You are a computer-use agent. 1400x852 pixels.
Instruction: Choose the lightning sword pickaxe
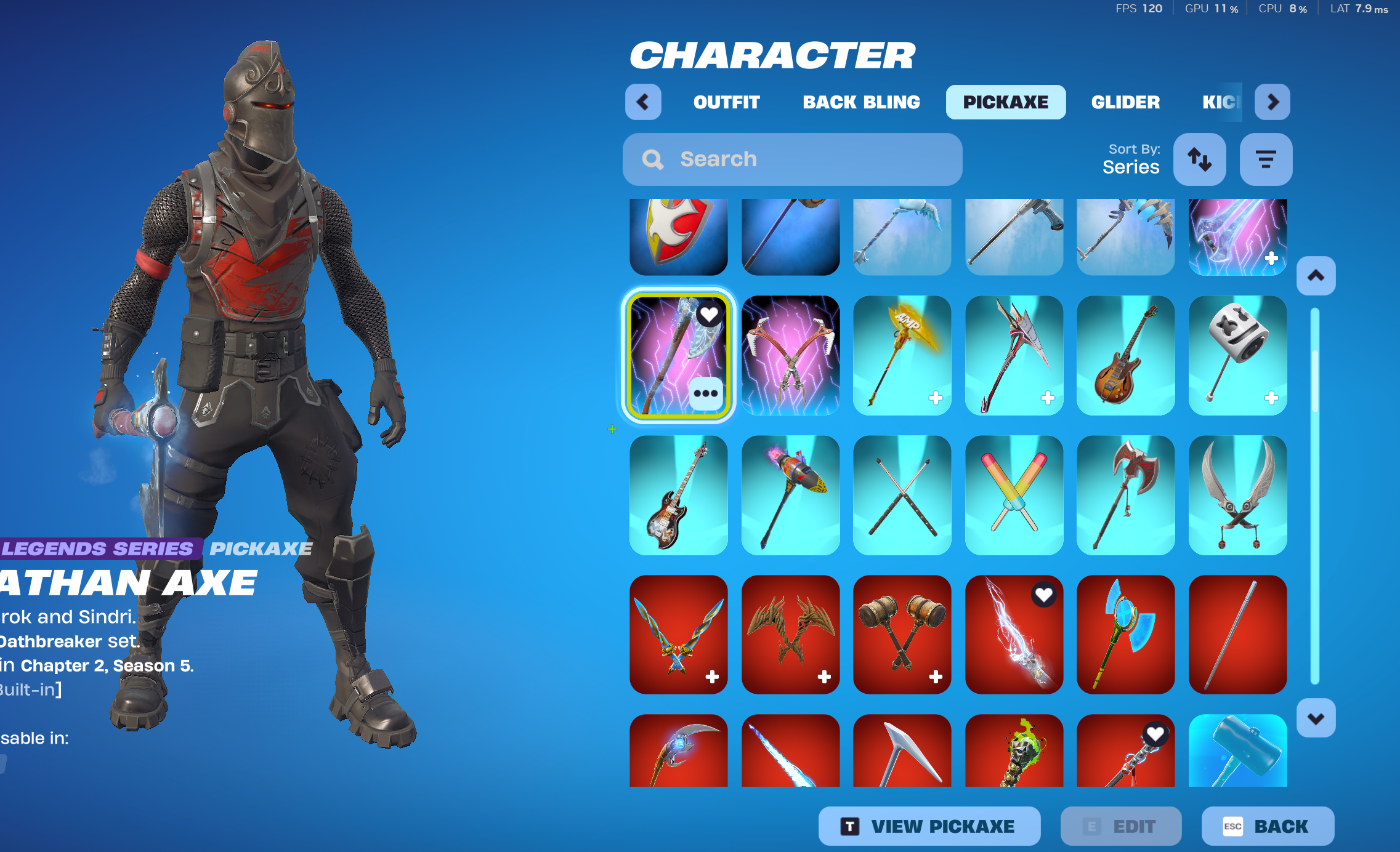pyautogui.click(x=1014, y=634)
